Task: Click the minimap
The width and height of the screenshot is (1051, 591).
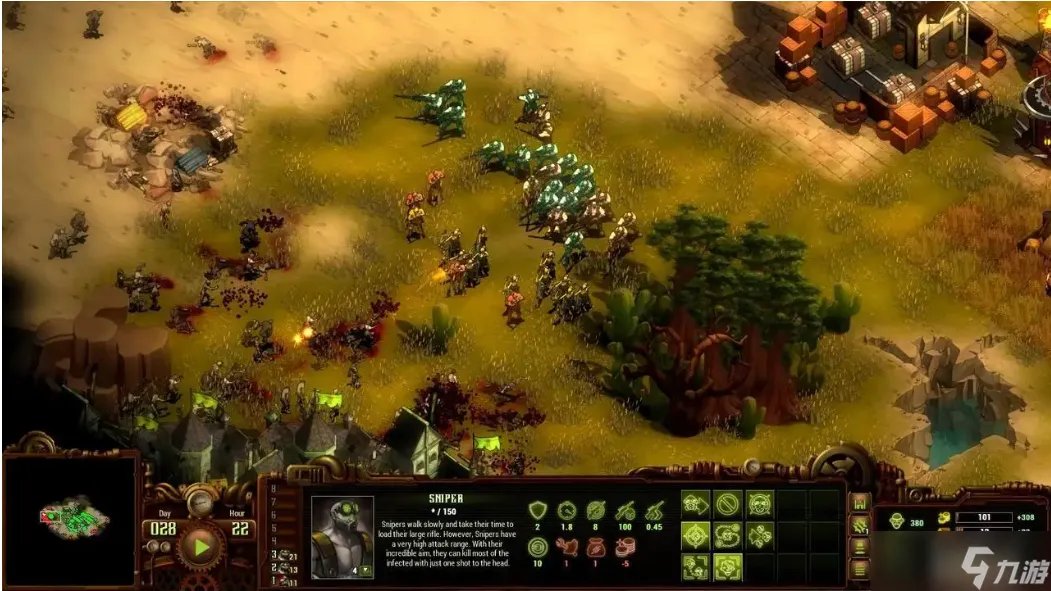Action: tap(70, 517)
